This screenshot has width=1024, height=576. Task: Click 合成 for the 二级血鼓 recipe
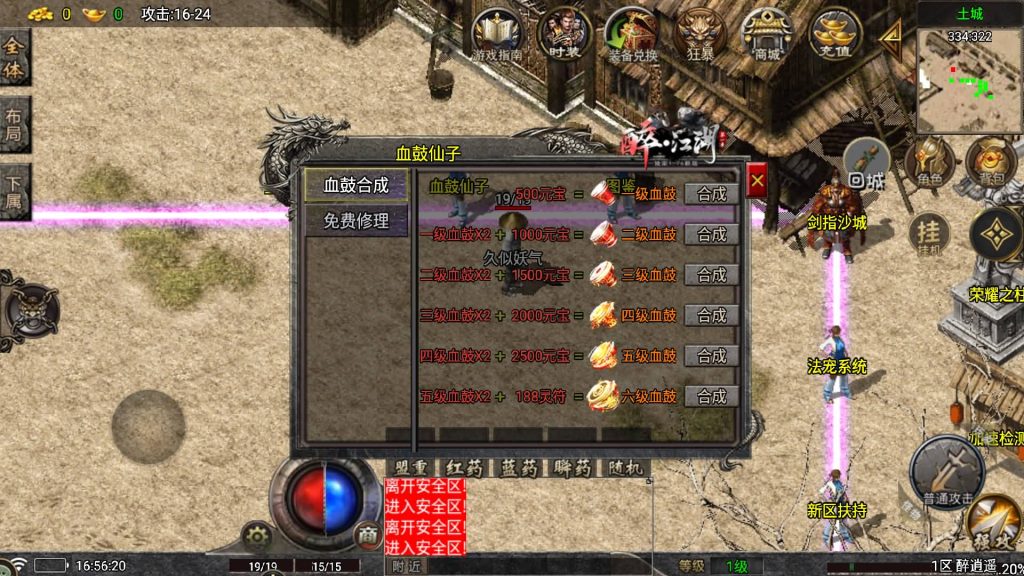712,234
